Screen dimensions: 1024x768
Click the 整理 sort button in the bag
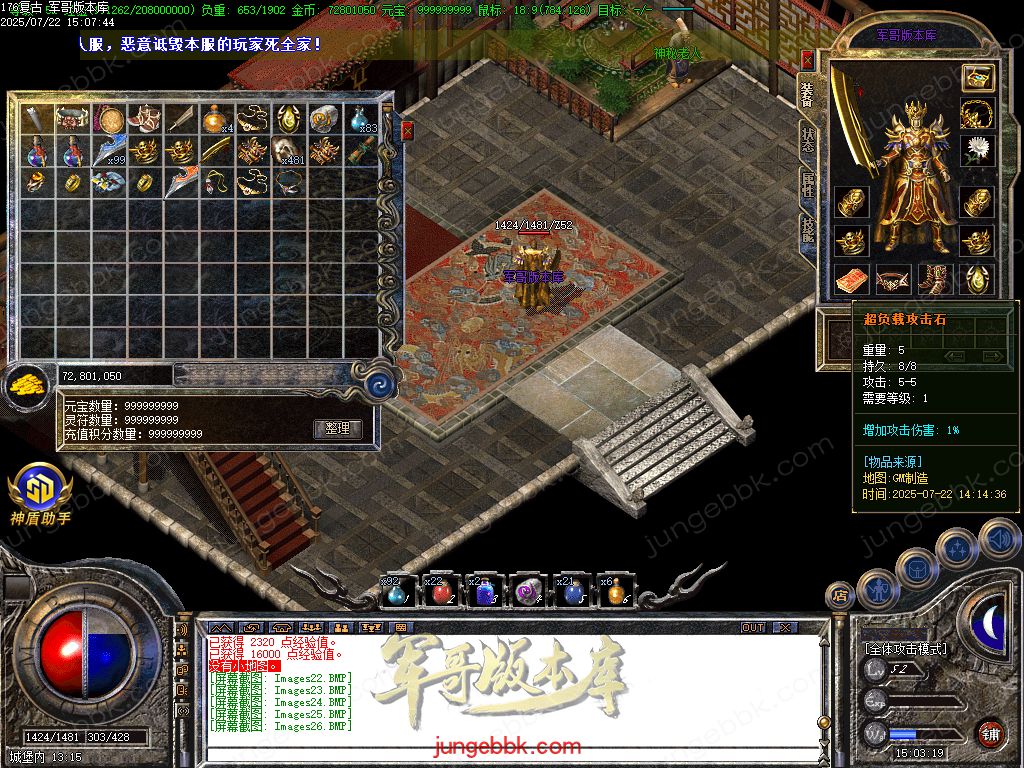click(338, 428)
